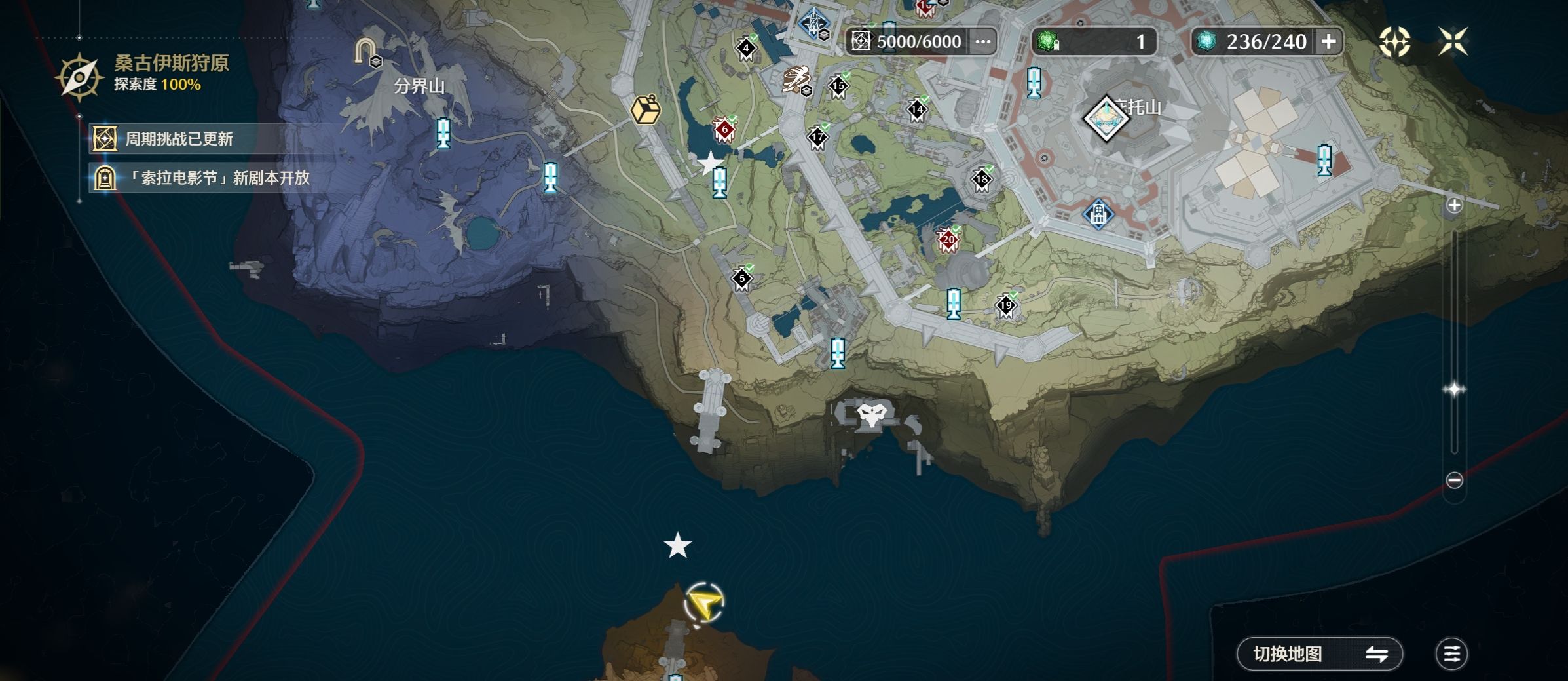The image size is (1568, 681).
Task: Select the numbered marker 5
Action: click(742, 279)
